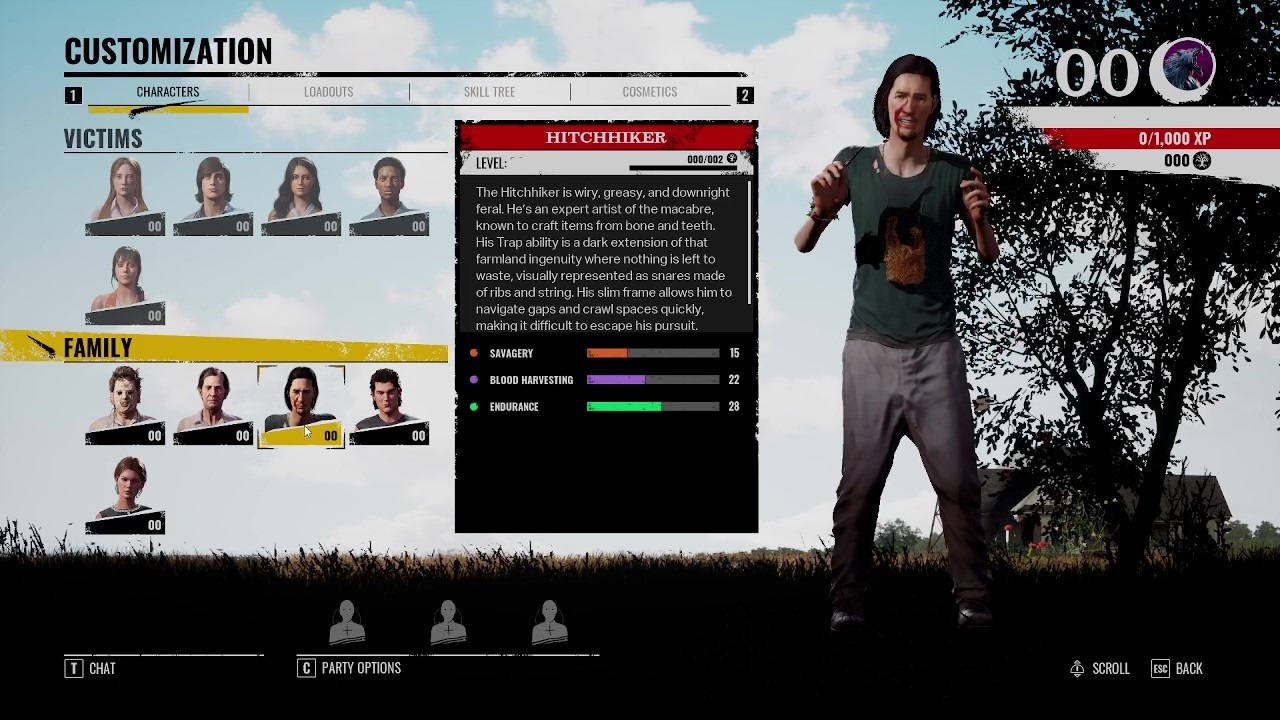Select victim Julie in second row
This screenshot has height=720, width=1280.
125,285
